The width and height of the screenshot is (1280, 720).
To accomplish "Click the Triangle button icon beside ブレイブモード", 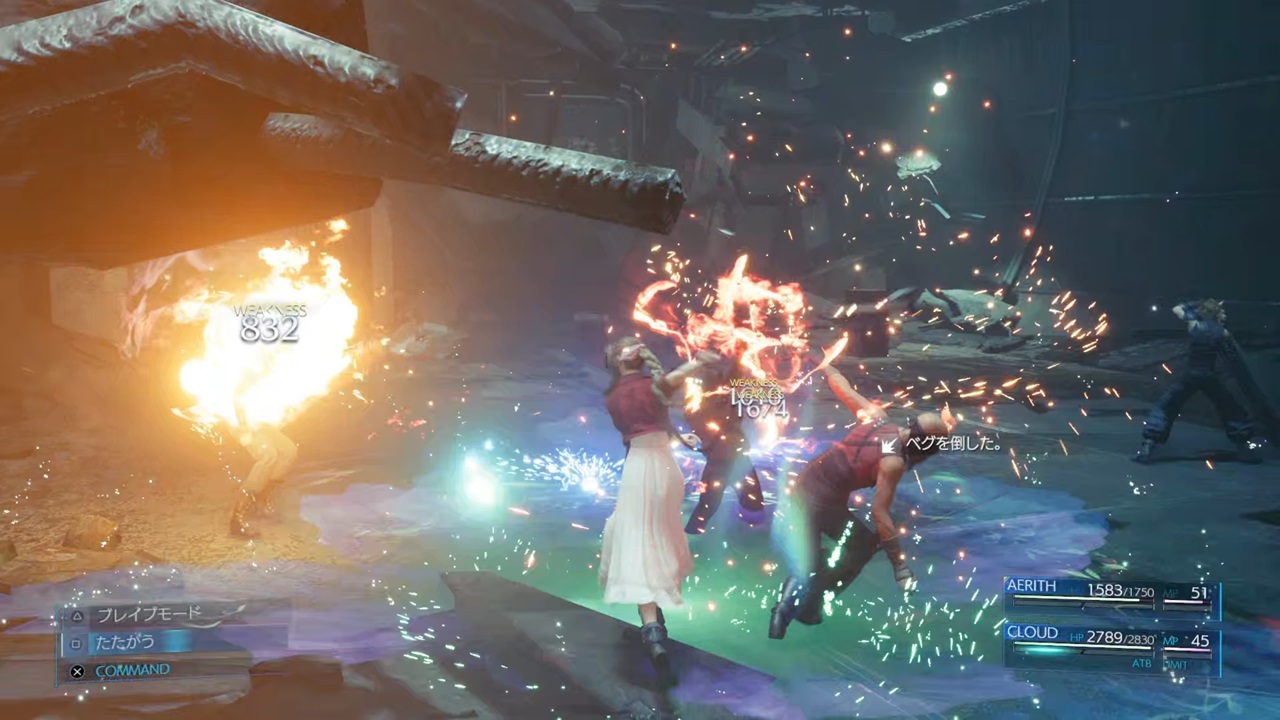I will pos(78,616).
